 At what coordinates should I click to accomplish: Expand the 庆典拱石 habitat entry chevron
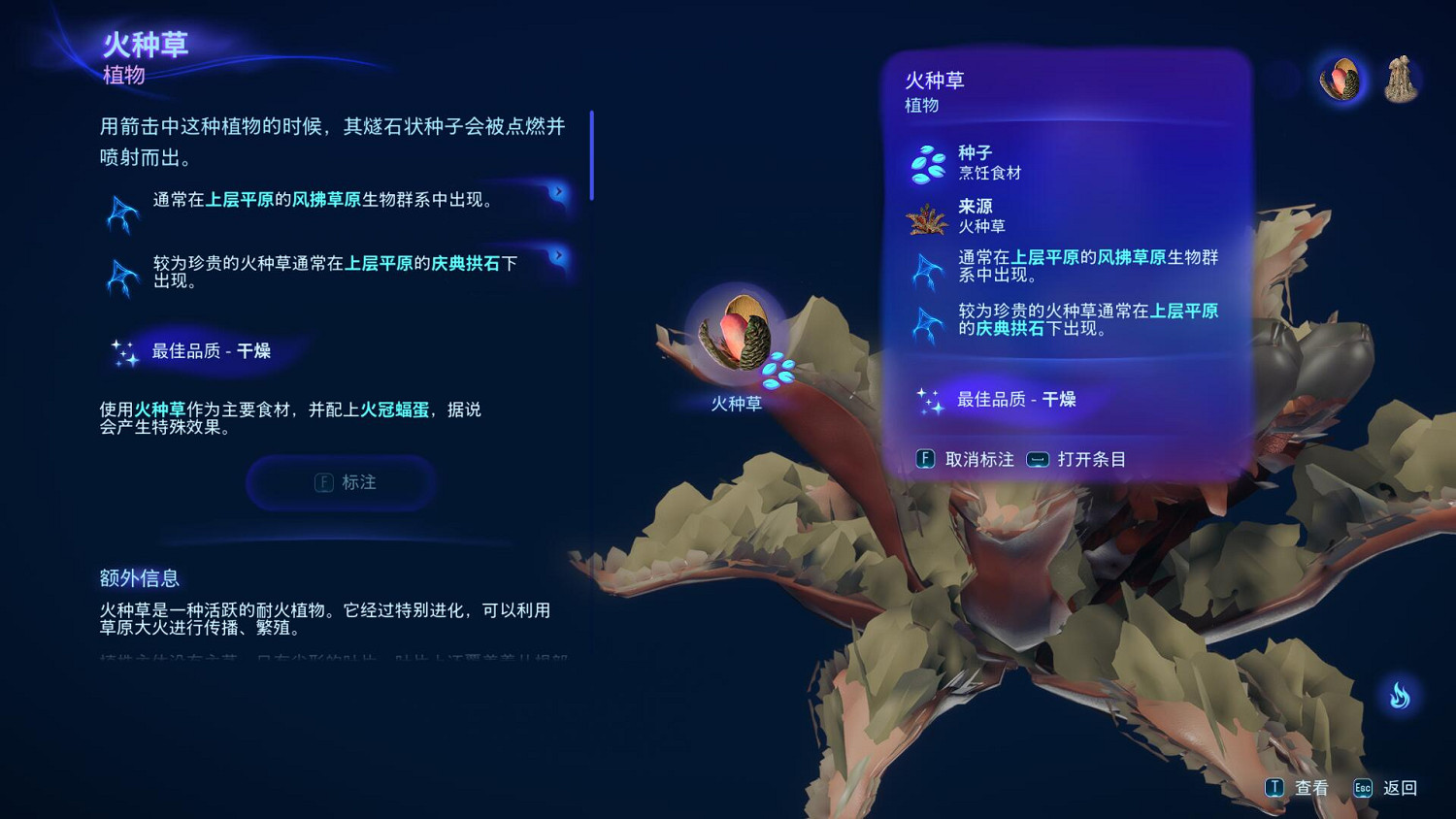[557, 253]
